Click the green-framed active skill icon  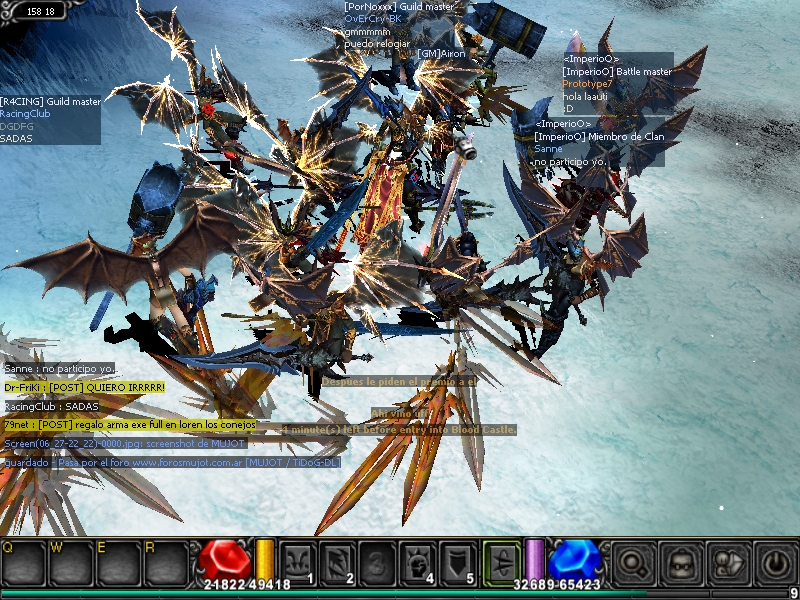click(x=502, y=561)
